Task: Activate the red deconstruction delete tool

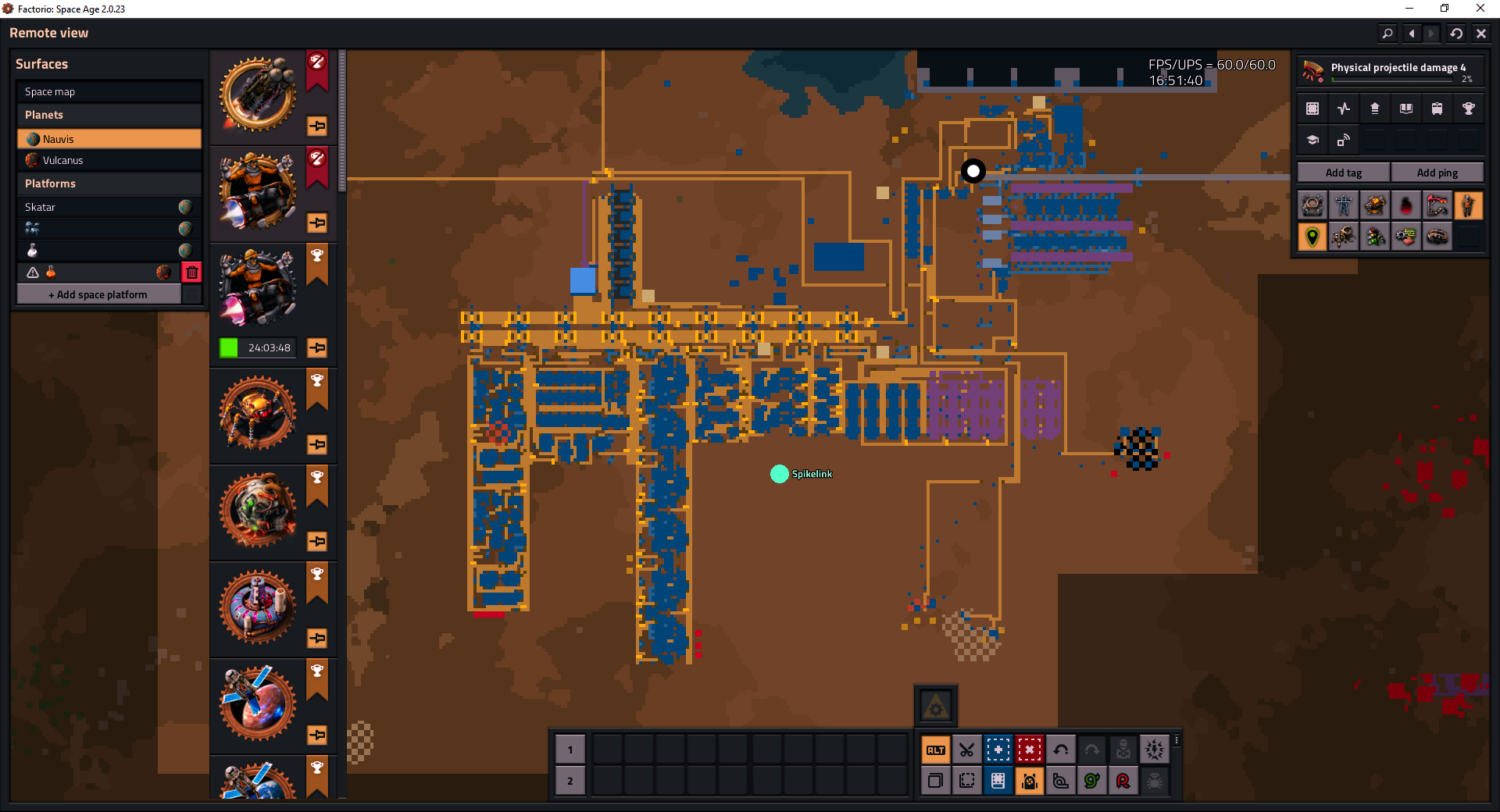Action: click(1029, 750)
